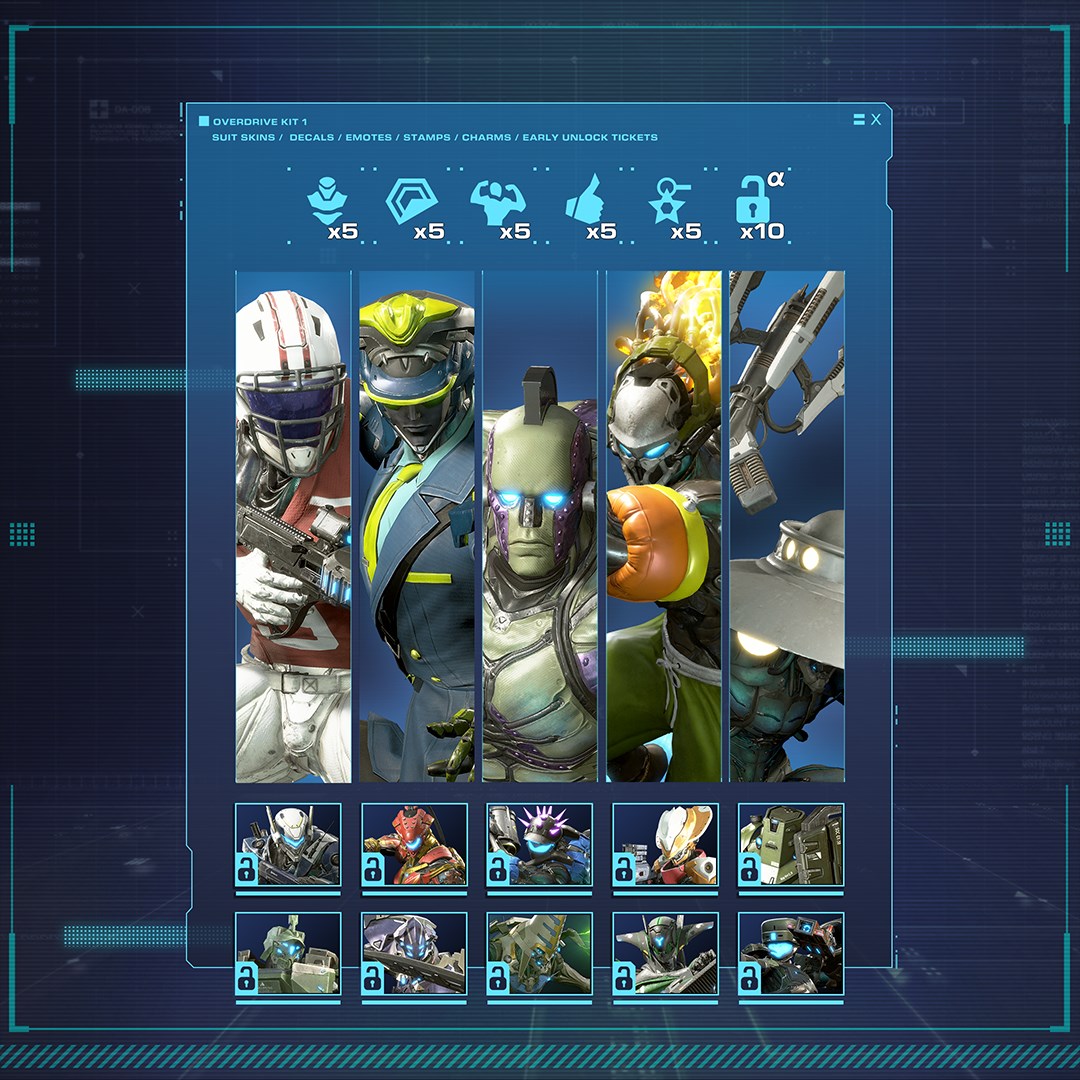The image size is (1080, 1080).
Task: Select the police officer suit skin
Action: click(x=417, y=526)
